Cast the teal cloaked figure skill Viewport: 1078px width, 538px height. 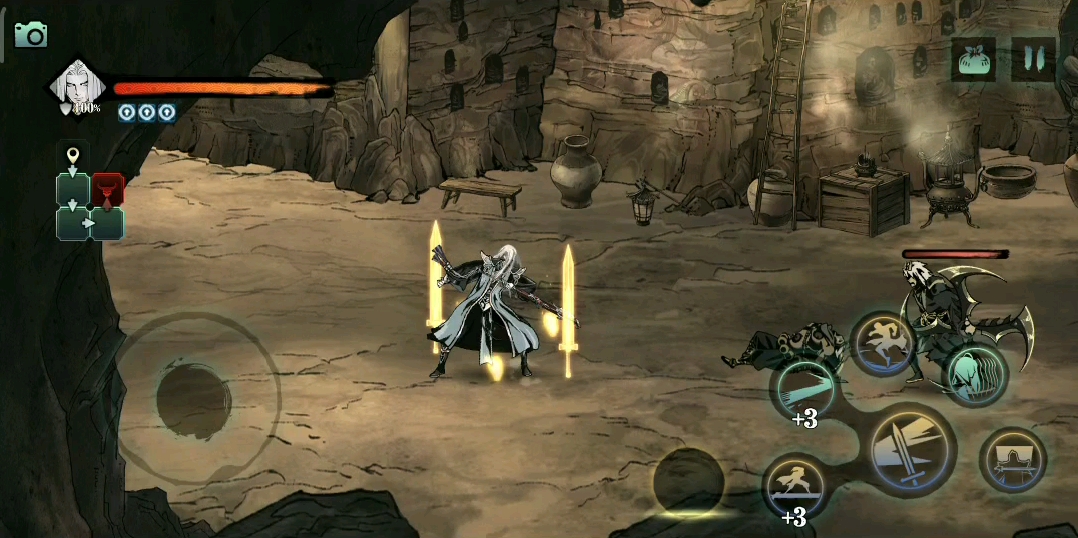click(976, 373)
